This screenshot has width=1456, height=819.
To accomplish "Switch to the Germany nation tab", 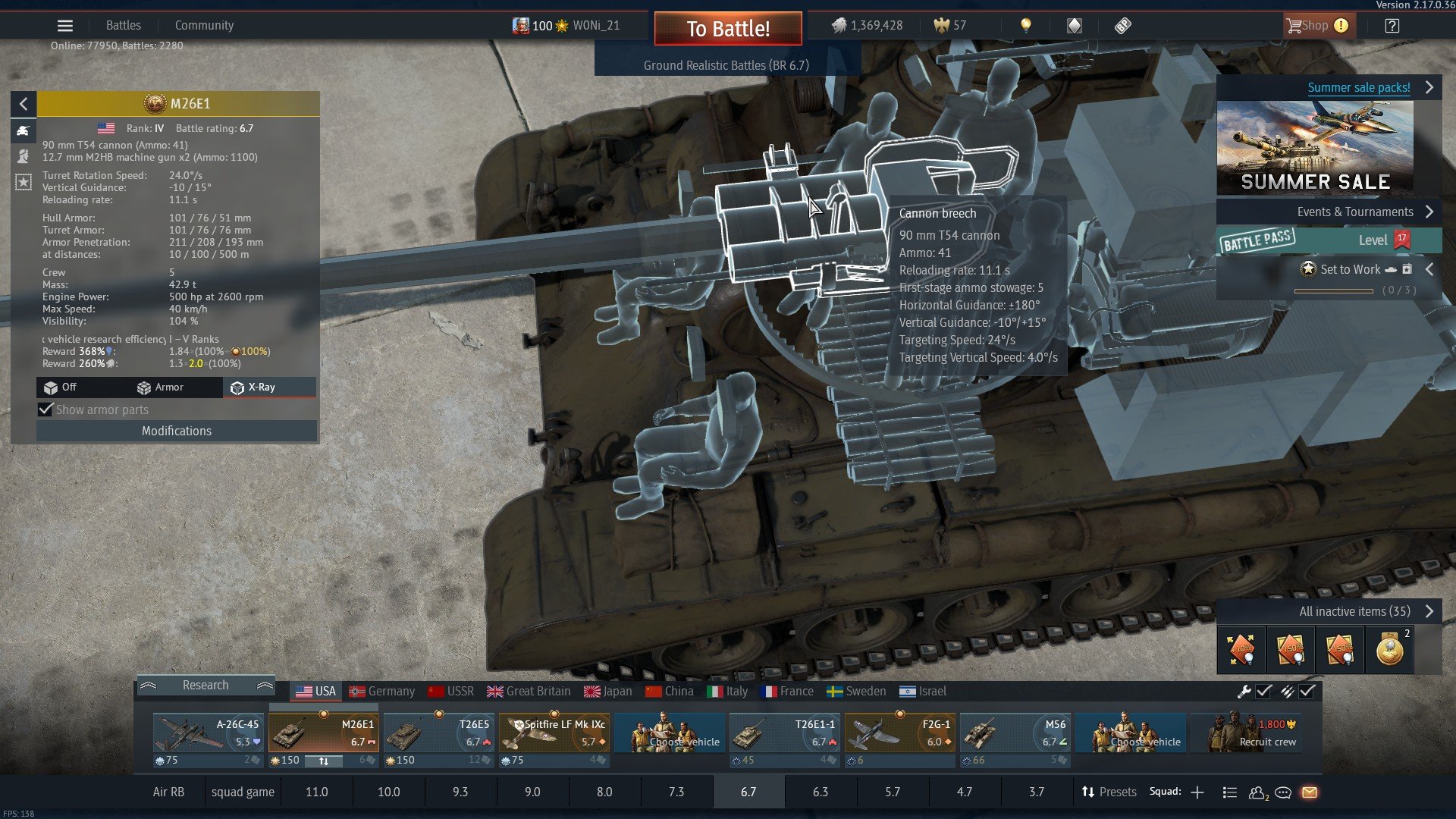I will (382, 691).
